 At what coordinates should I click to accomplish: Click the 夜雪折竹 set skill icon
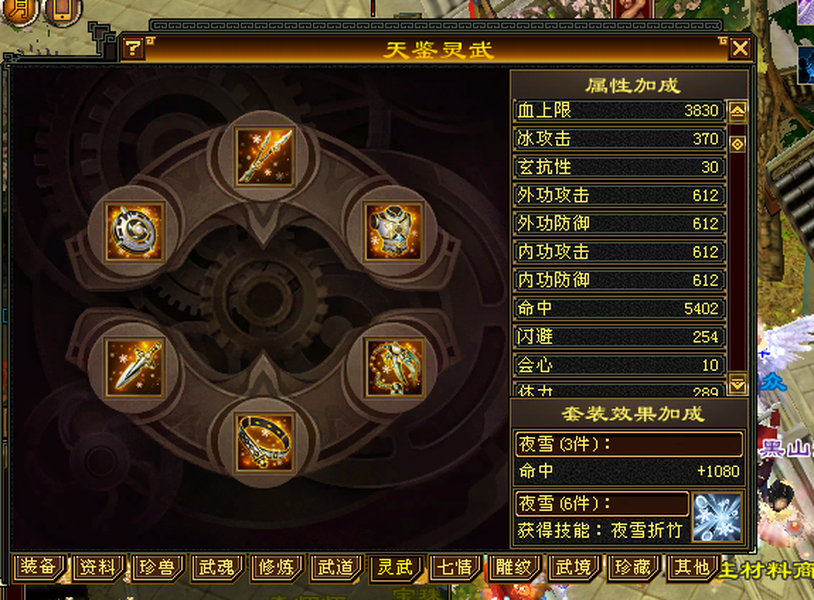[717, 518]
